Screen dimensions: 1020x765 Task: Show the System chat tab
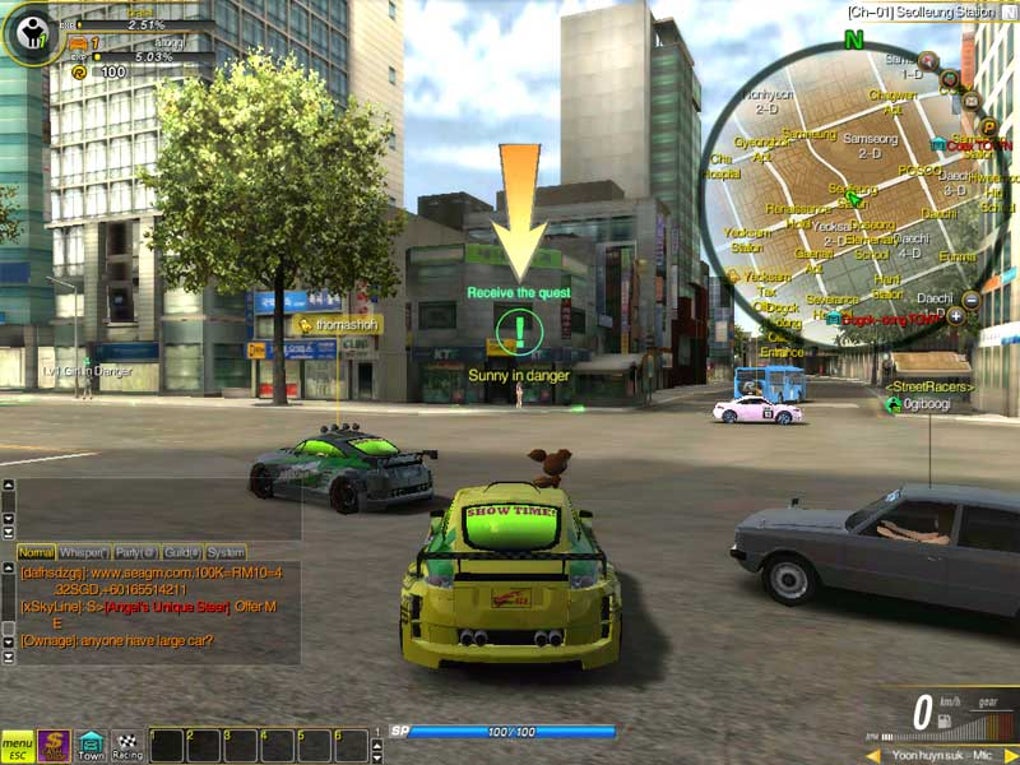click(225, 552)
